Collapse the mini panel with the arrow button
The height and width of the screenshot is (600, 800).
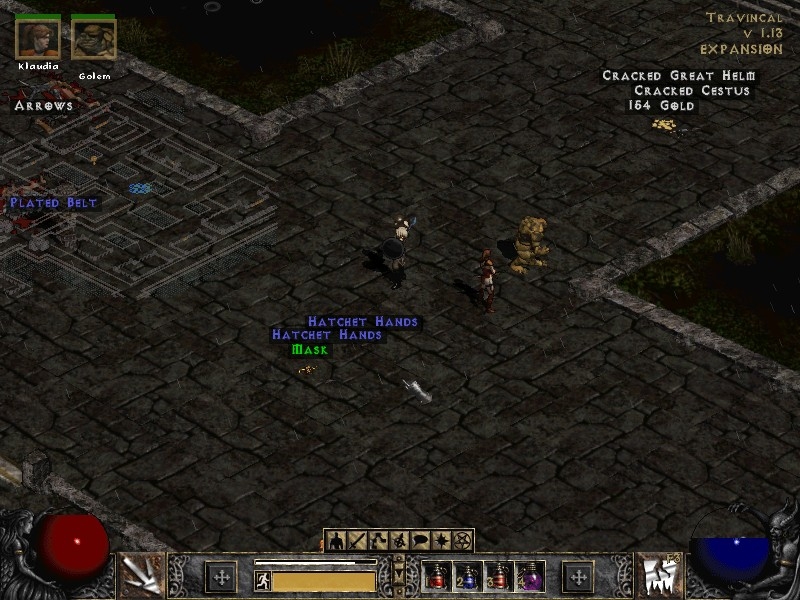(x=399, y=574)
